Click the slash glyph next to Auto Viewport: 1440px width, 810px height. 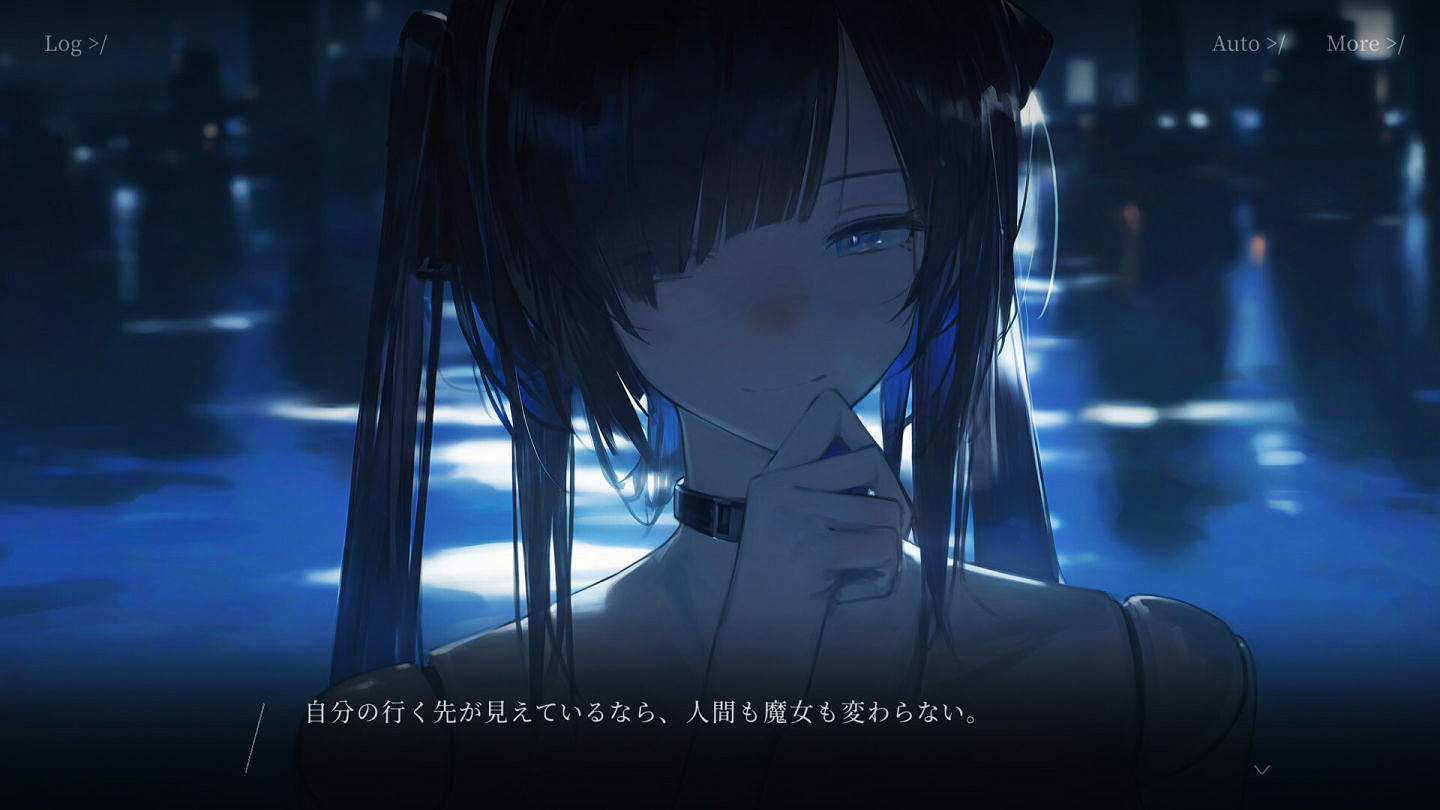pyautogui.click(x=1277, y=43)
